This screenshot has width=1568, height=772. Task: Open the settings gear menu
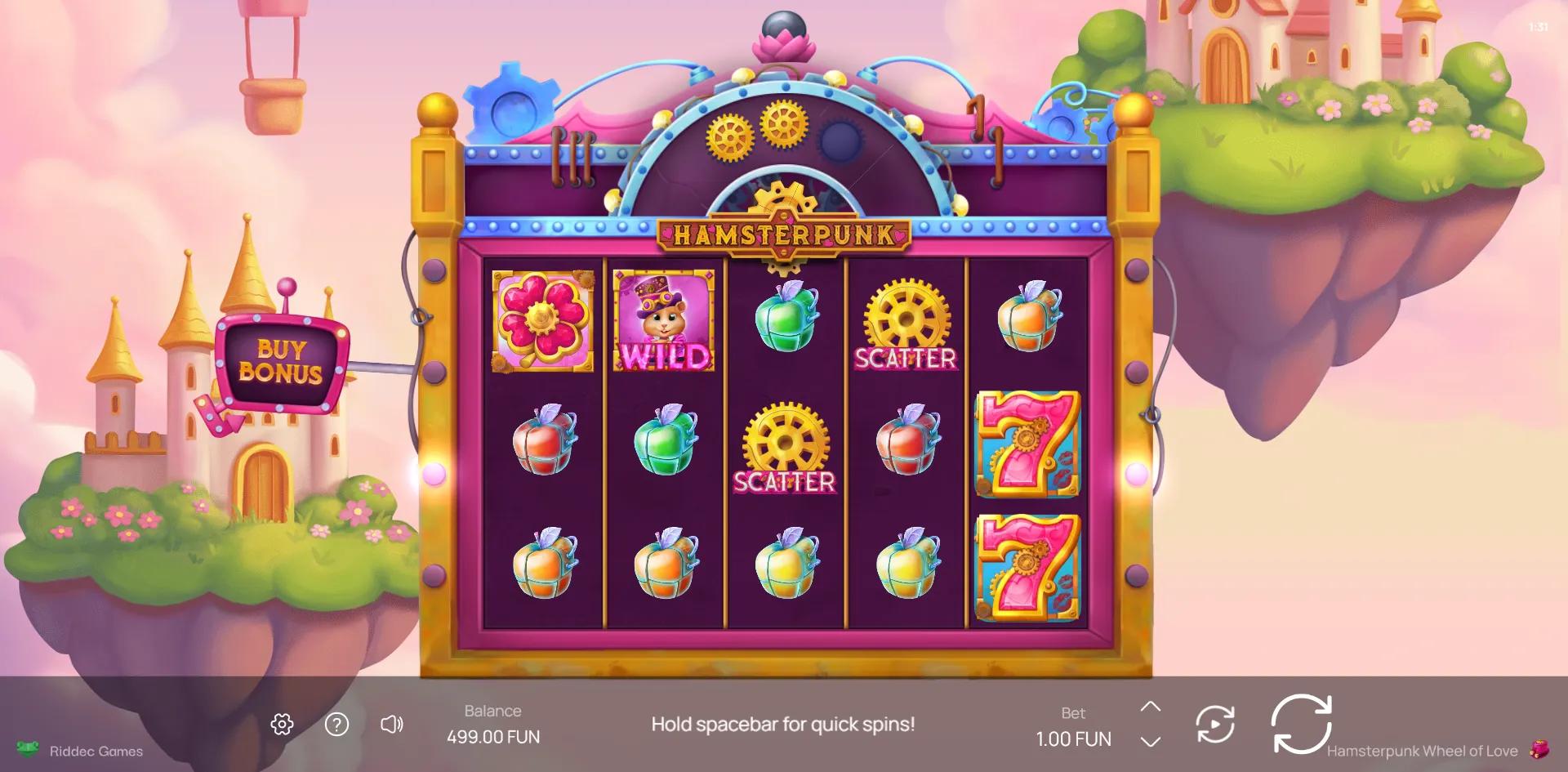(282, 723)
